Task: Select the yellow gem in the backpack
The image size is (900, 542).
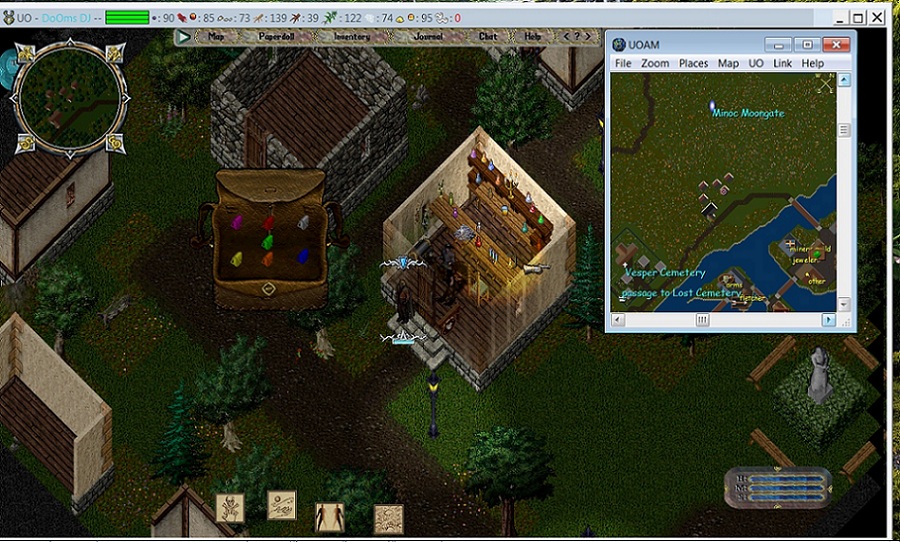Action: tap(237, 258)
